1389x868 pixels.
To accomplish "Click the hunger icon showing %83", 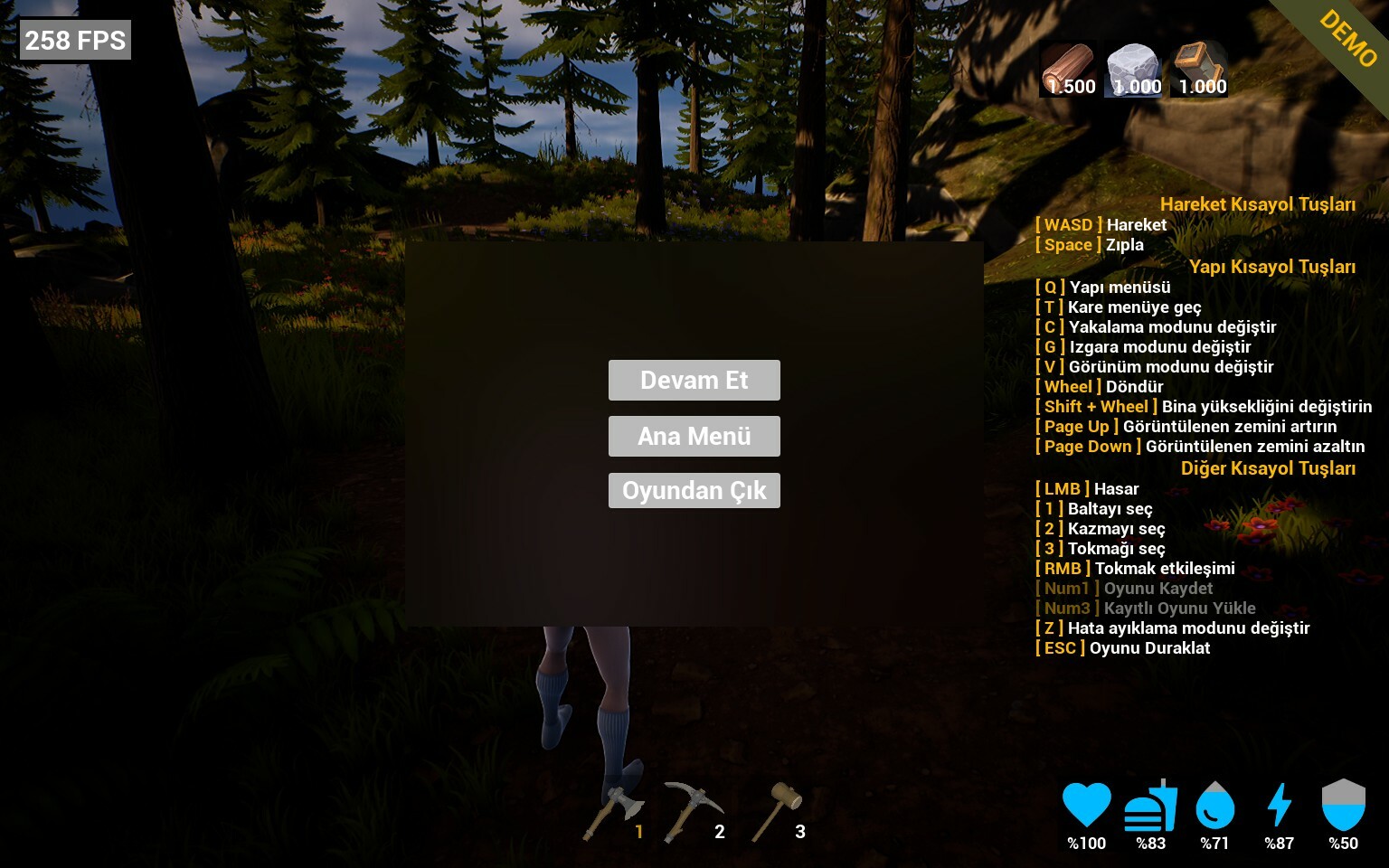I will click(1150, 804).
